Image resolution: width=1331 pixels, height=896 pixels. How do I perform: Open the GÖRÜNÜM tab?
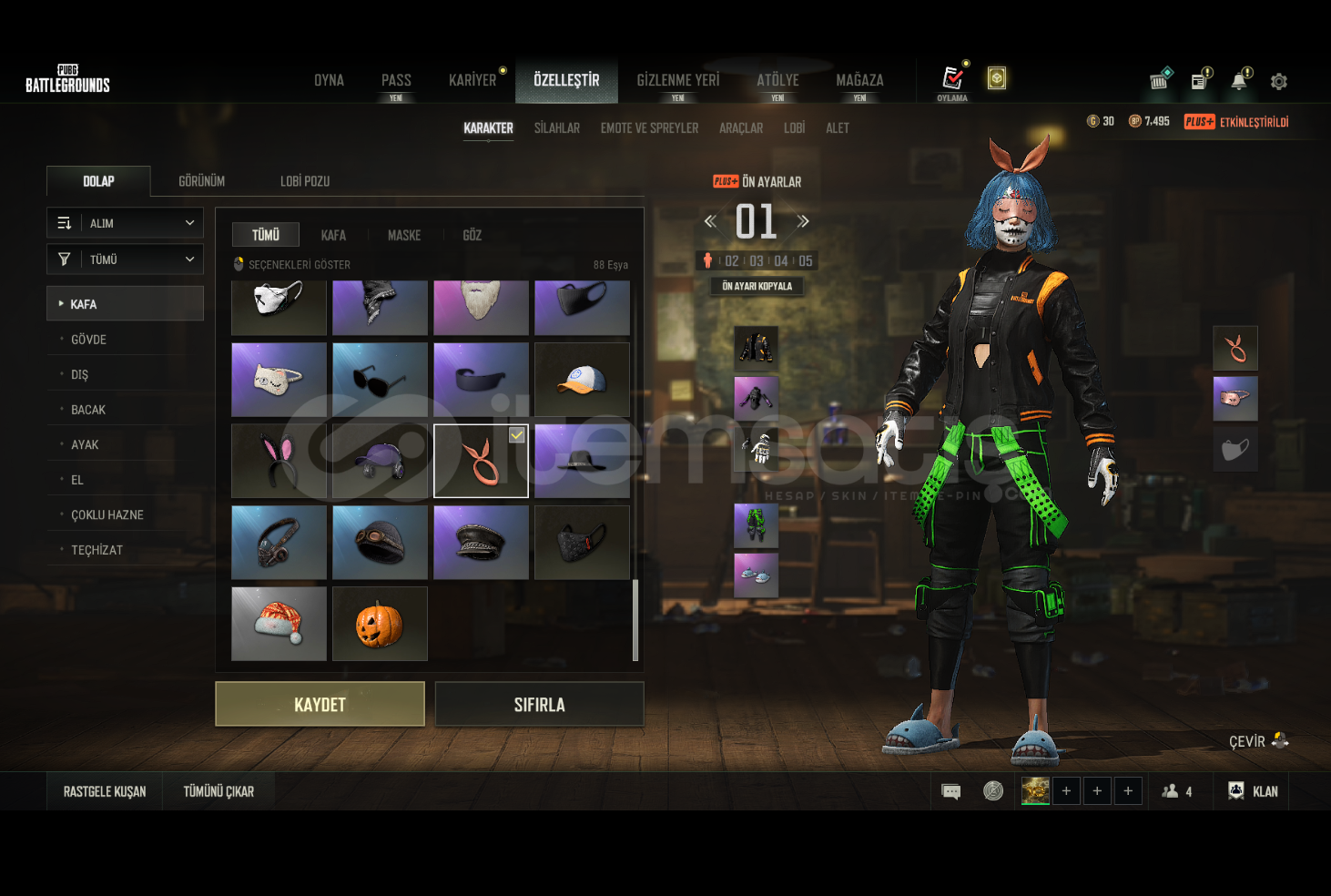point(201,181)
